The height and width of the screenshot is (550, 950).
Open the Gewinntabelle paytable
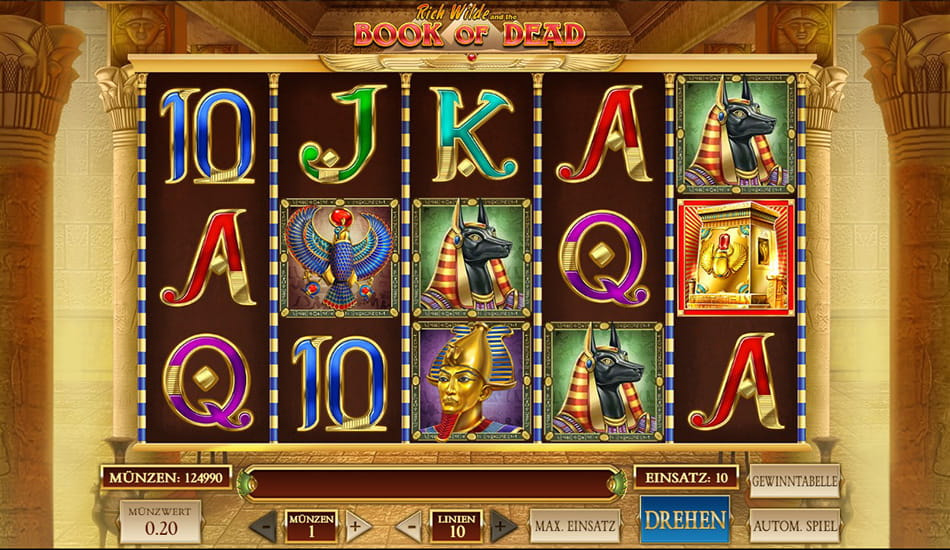pyautogui.click(x=795, y=481)
